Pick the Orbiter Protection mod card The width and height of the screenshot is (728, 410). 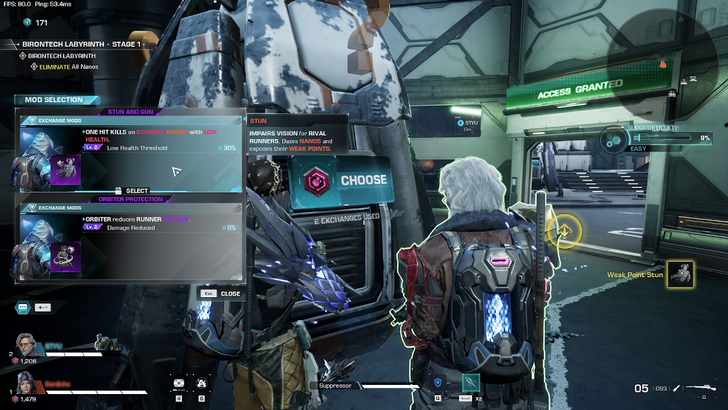pyautogui.click(x=130, y=240)
